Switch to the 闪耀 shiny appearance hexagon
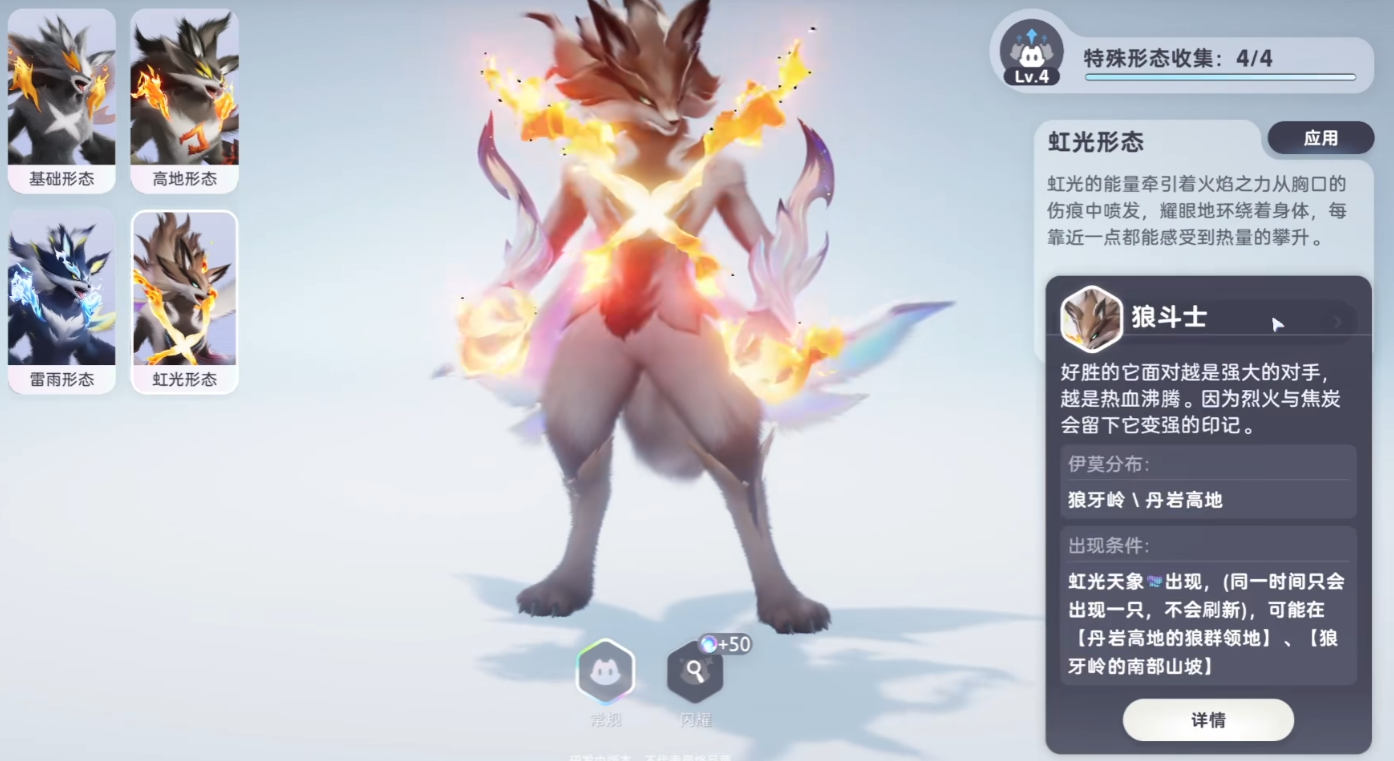This screenshot has height=761, width=1394. coord(695,673)
